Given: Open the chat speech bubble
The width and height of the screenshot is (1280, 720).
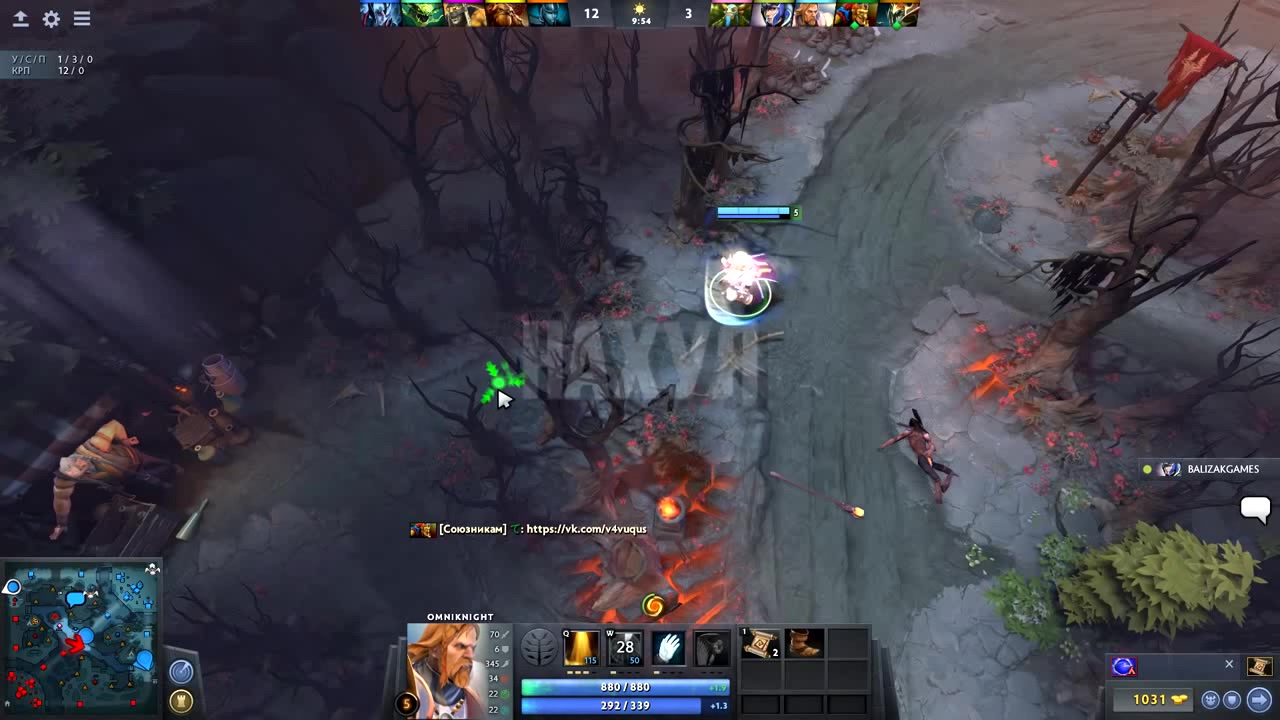Looking at the screenshot, I should pyautogui.click(x=1255, y=508).
